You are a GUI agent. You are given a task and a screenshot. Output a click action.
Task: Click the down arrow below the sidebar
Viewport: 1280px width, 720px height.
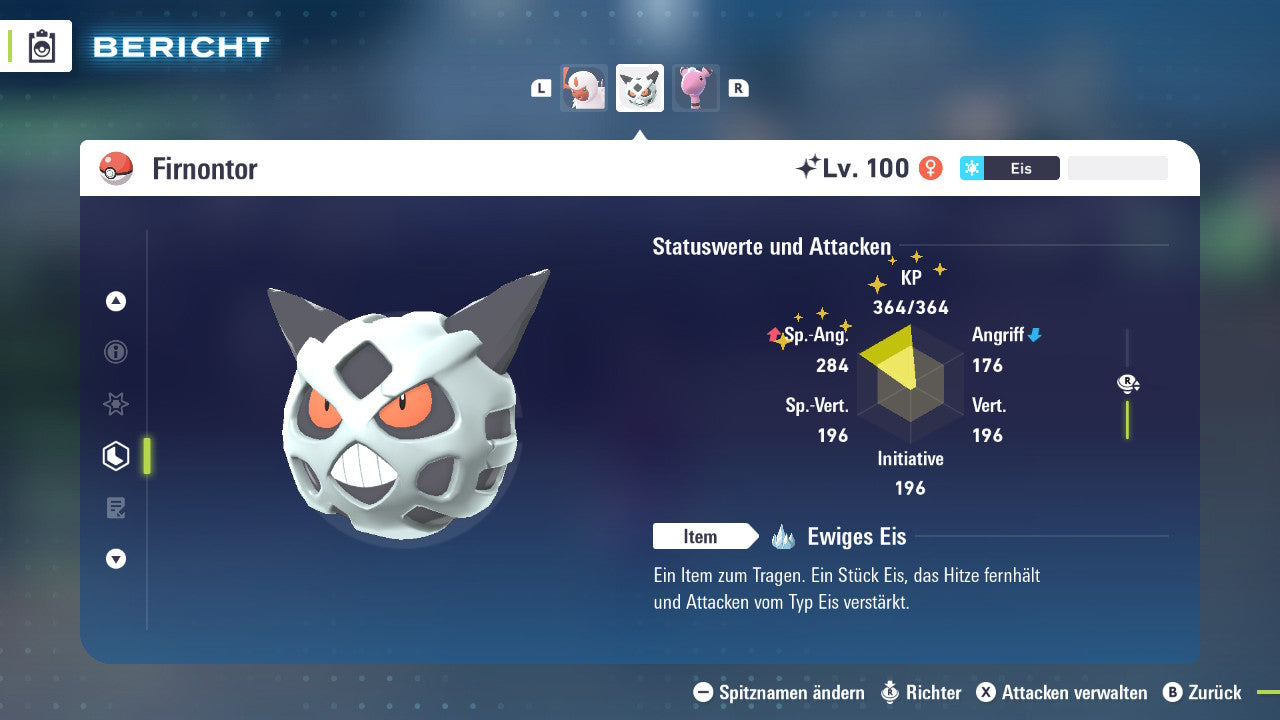115,559
